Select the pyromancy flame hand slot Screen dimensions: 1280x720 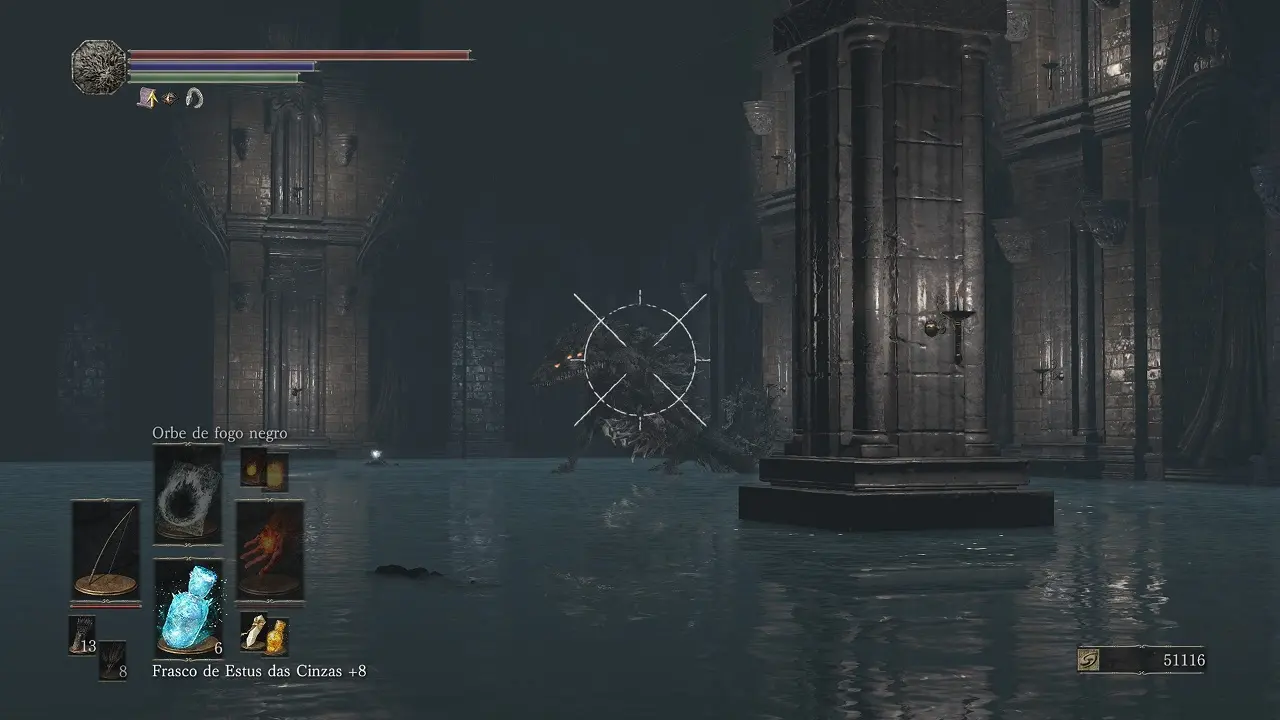point(269,549)
